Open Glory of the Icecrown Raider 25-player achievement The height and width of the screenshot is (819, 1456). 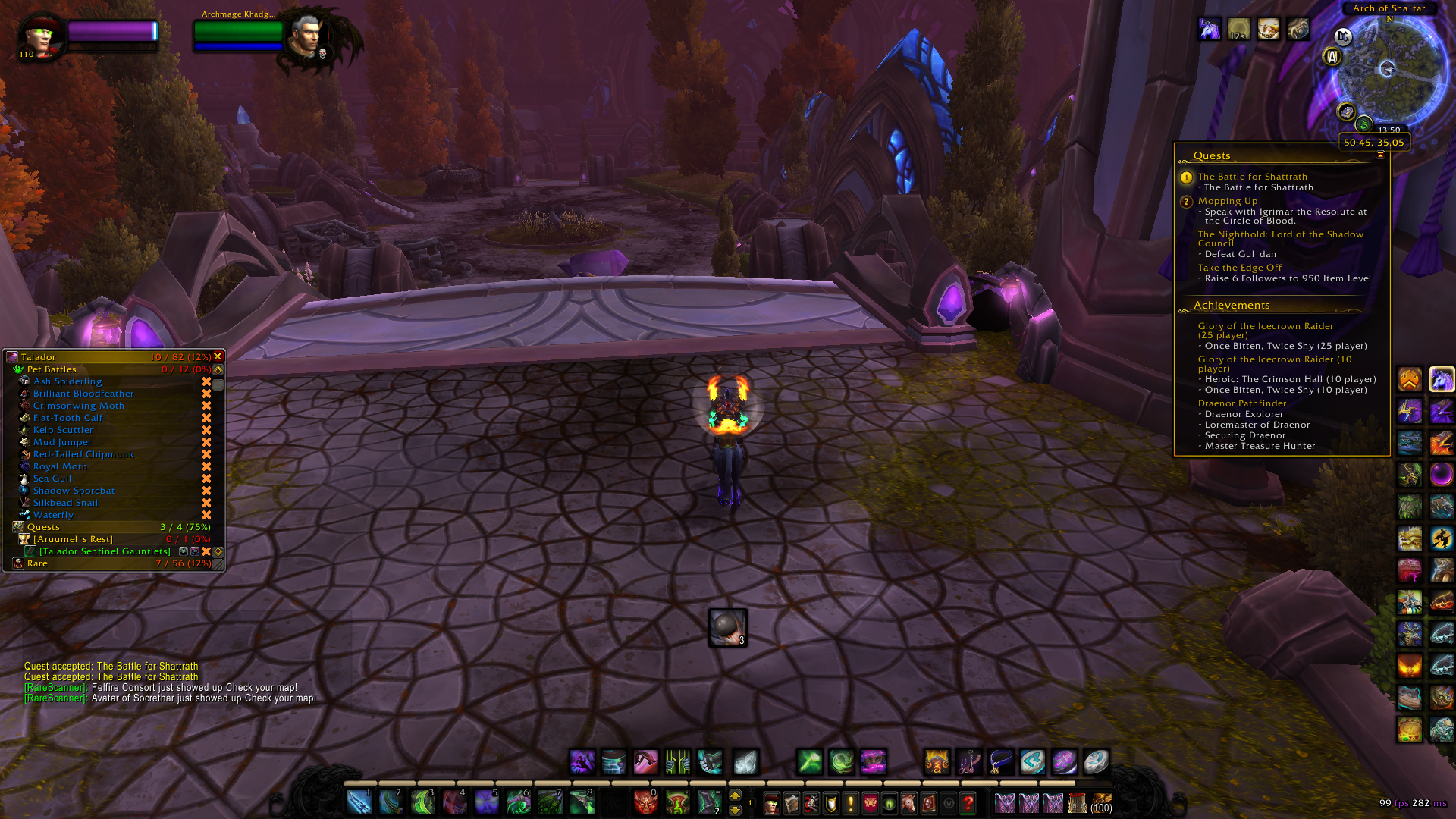click(1265, 331)
